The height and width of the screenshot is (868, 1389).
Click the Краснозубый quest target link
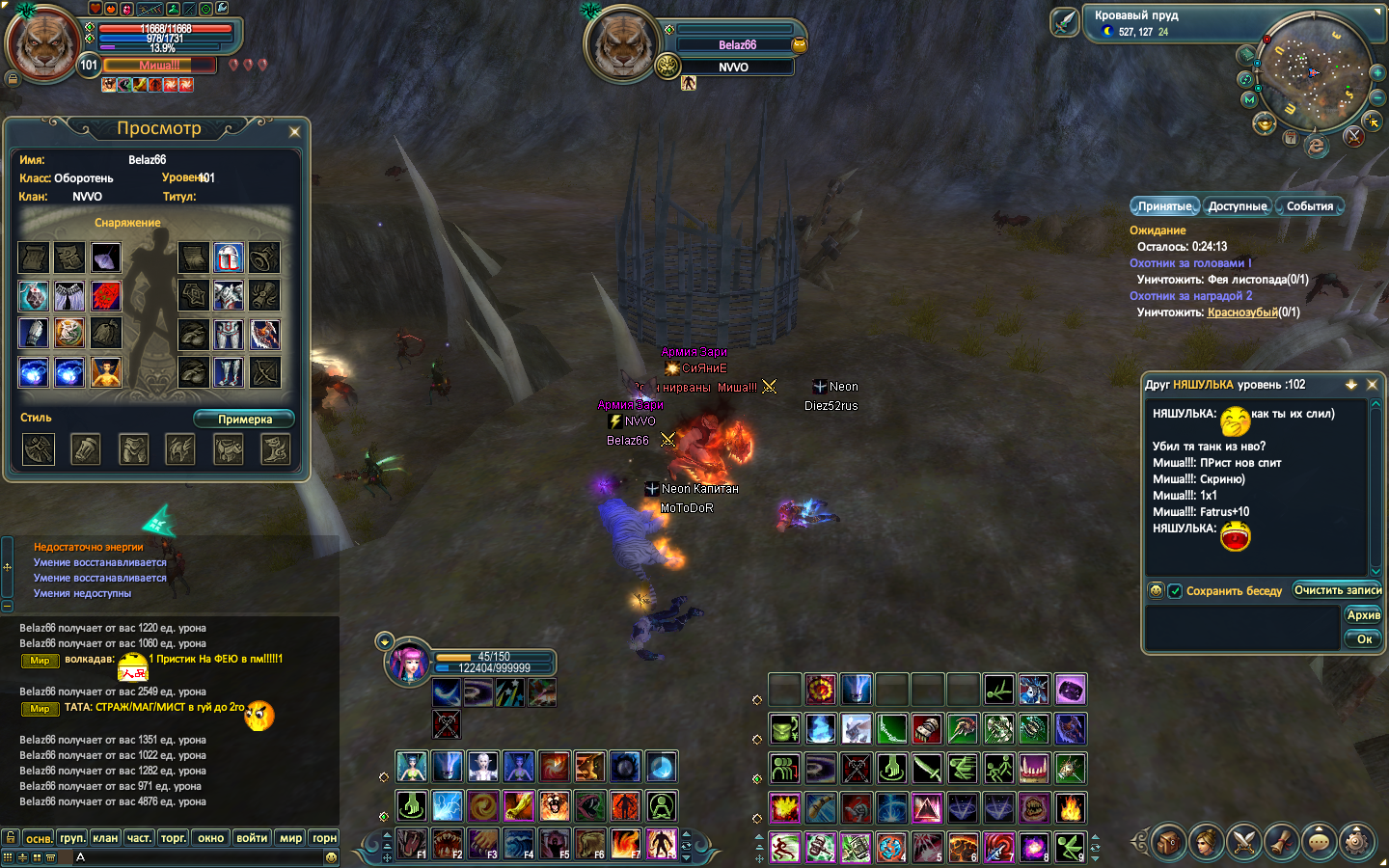(1241, 312)
